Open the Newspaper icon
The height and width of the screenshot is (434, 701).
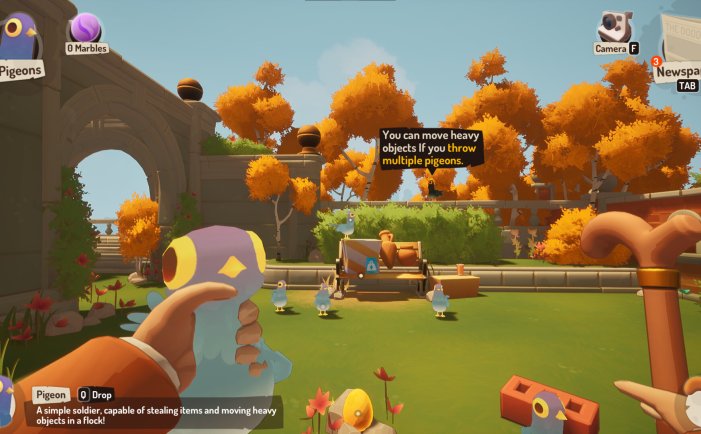pos(684,40)
